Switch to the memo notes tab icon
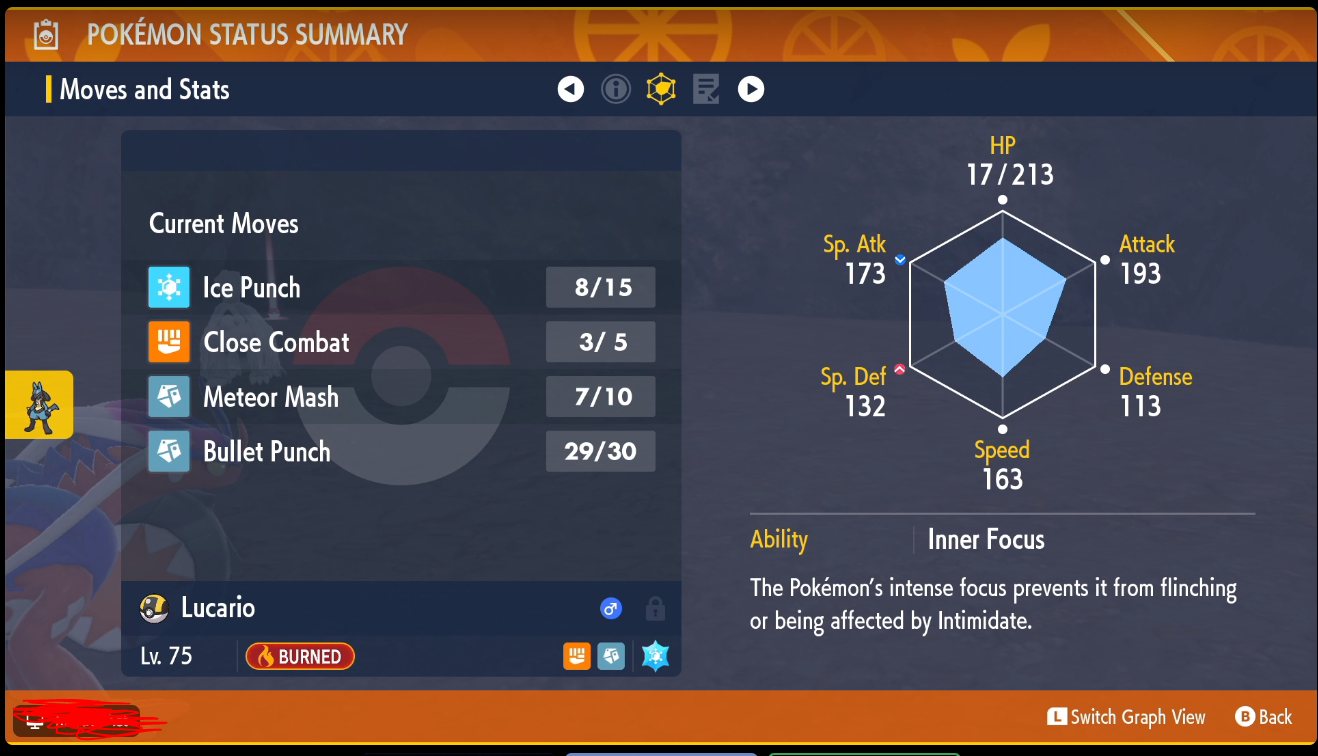This screenshot has width=1318, height=756. pyautogui.click(x=706, y=90)
